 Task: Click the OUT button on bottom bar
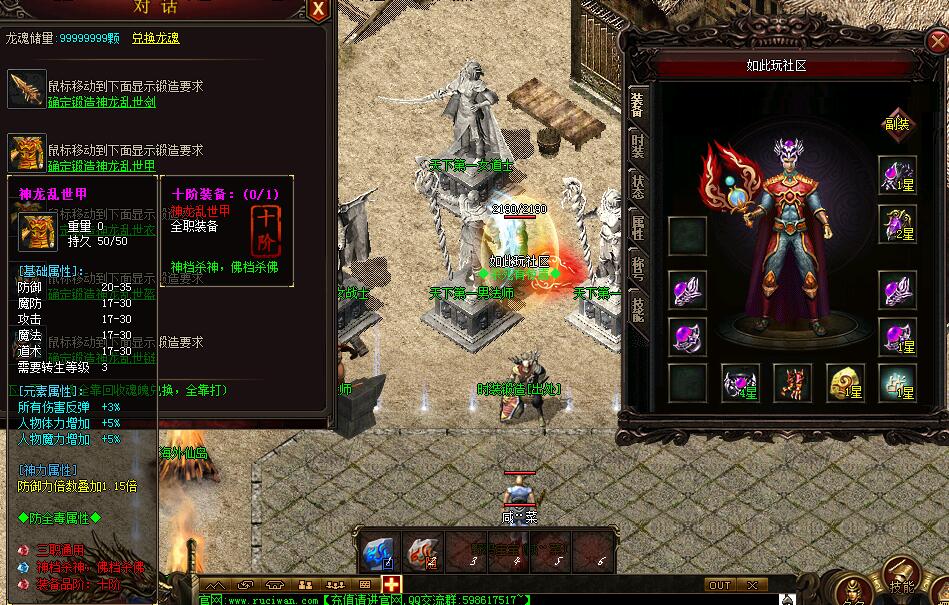click(719, 585)
